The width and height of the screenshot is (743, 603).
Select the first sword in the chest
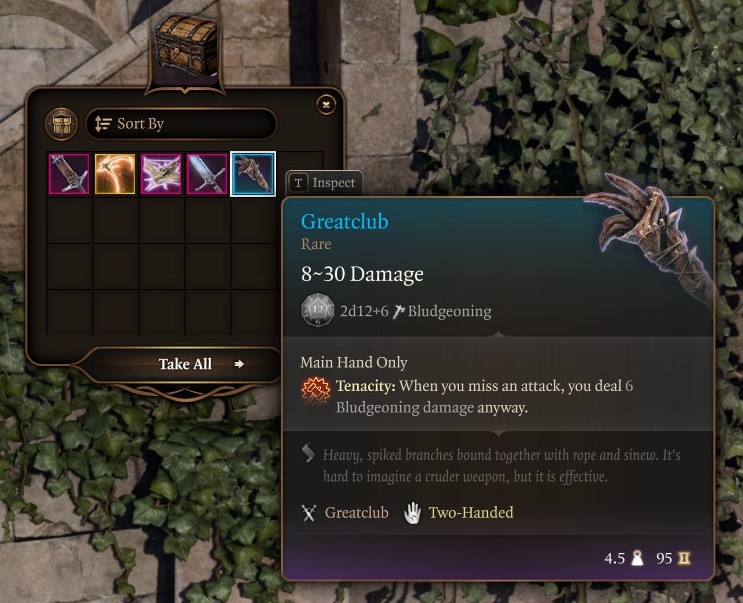(69, 174)
